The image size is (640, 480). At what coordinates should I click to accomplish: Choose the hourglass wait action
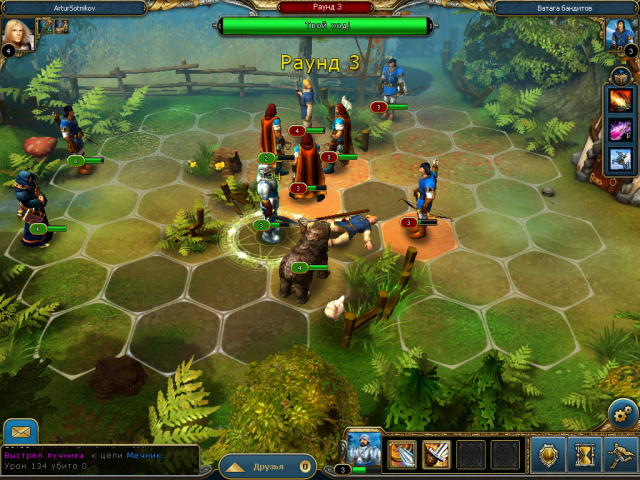584,454
